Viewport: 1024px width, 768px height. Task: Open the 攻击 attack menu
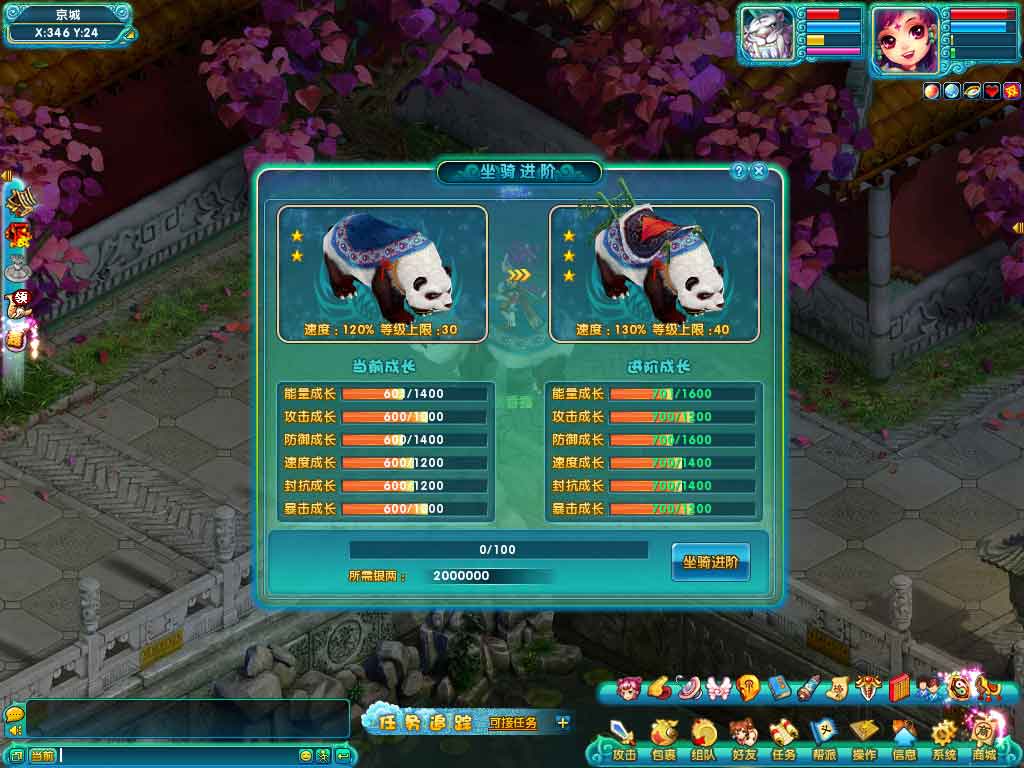[x=624, y=740]
